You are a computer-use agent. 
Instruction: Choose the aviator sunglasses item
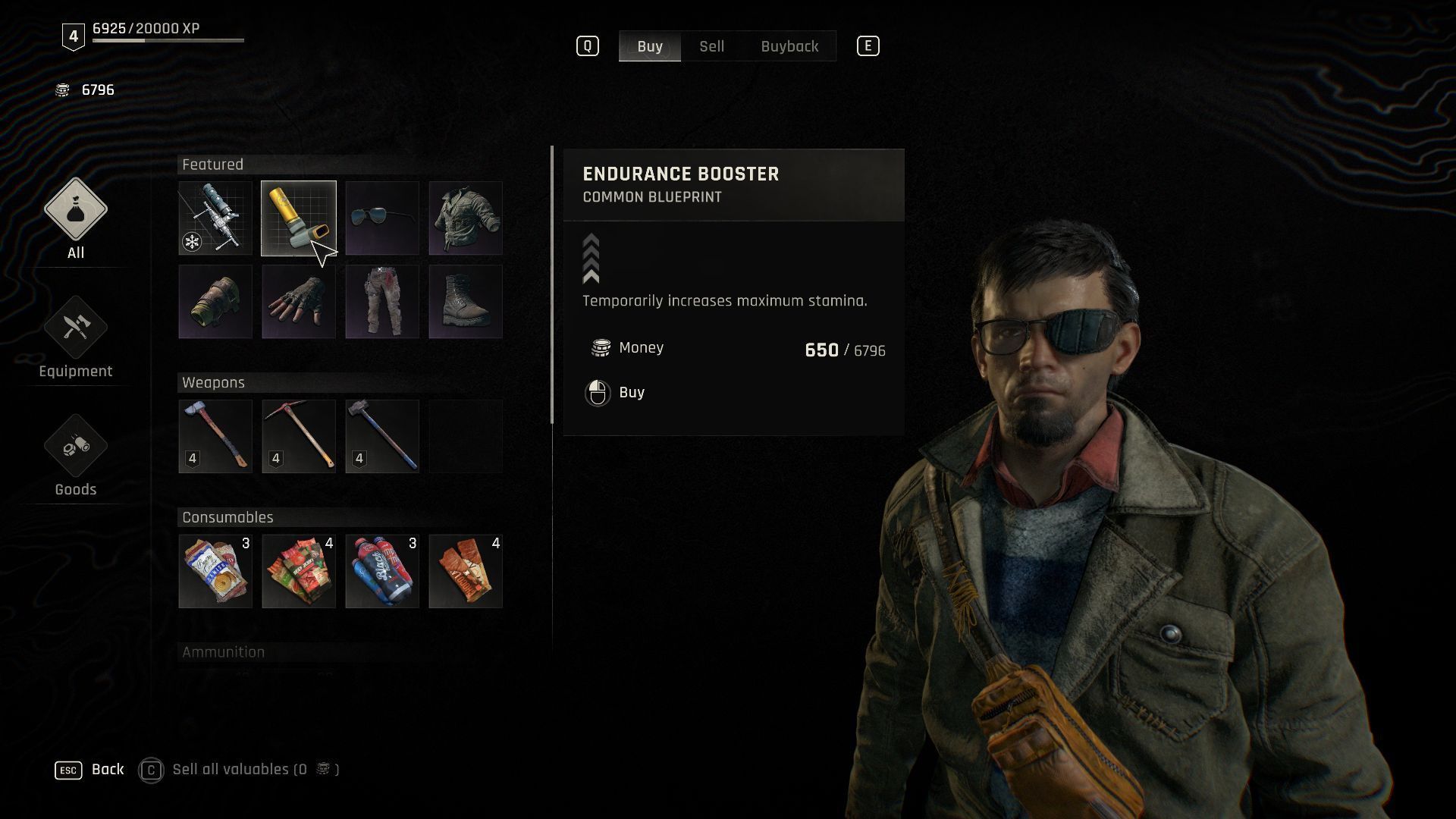point(381,218)
